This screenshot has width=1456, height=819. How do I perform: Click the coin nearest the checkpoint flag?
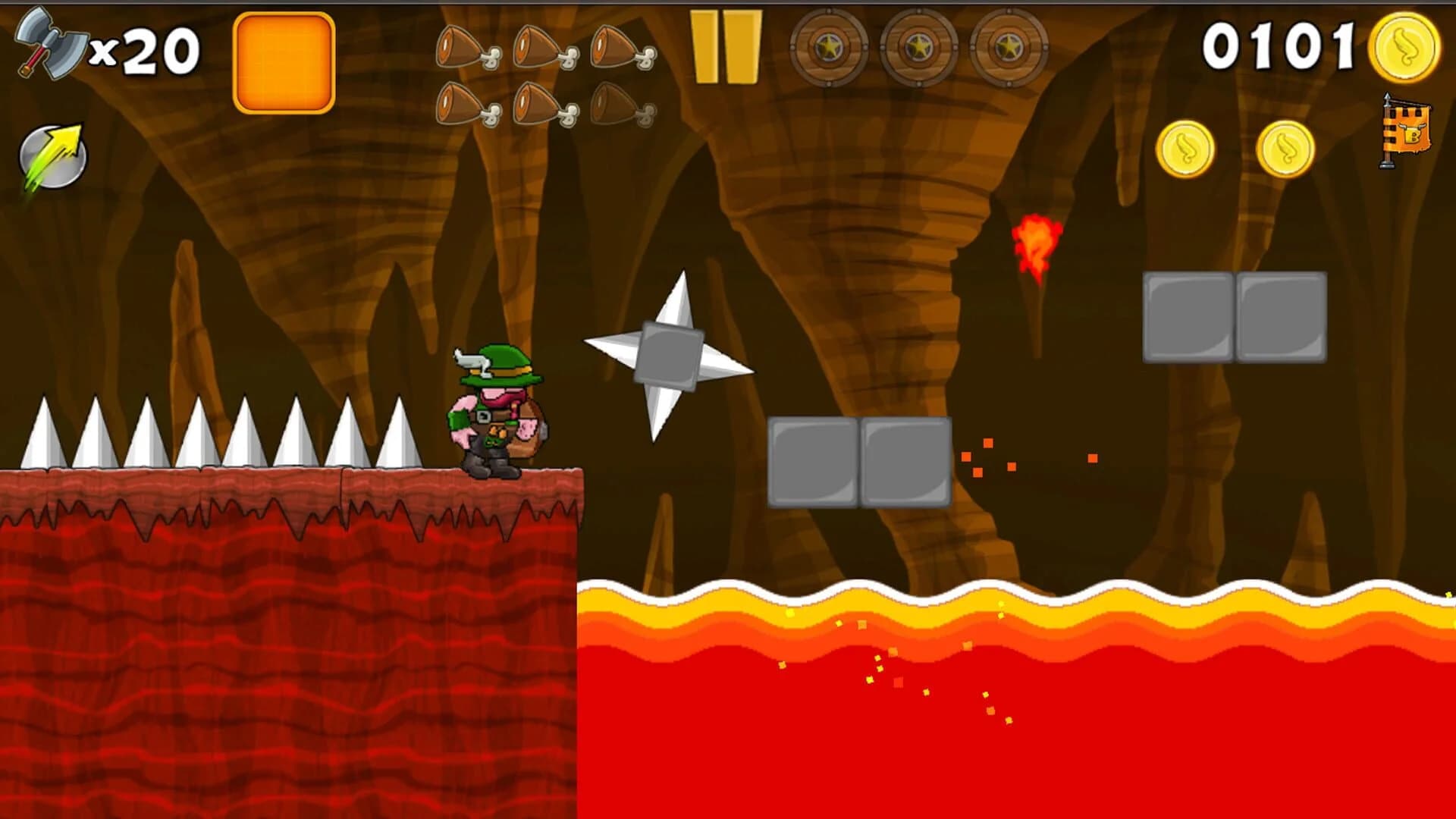point(1284,148)
